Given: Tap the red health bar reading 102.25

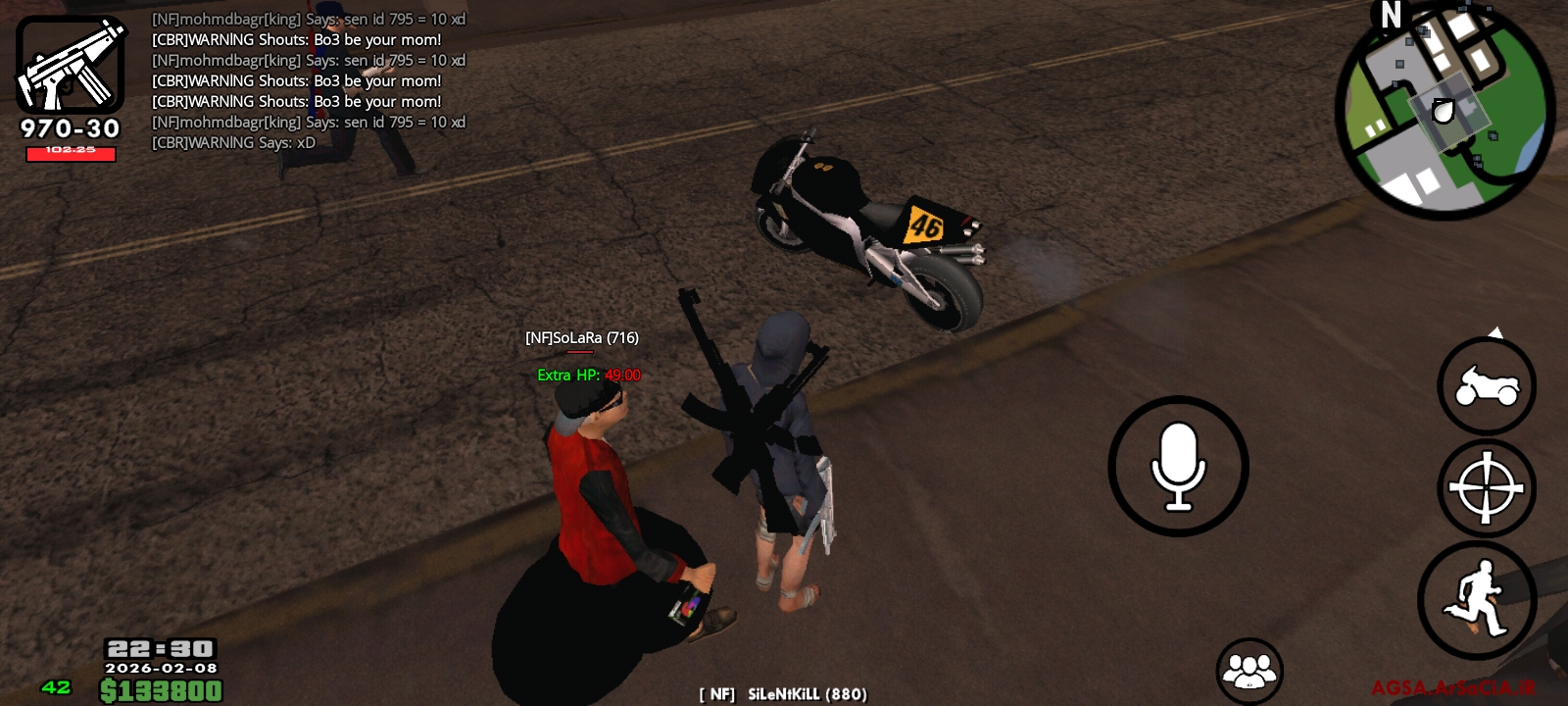Looking at the screenshot, I should click(x=69, y=154).
